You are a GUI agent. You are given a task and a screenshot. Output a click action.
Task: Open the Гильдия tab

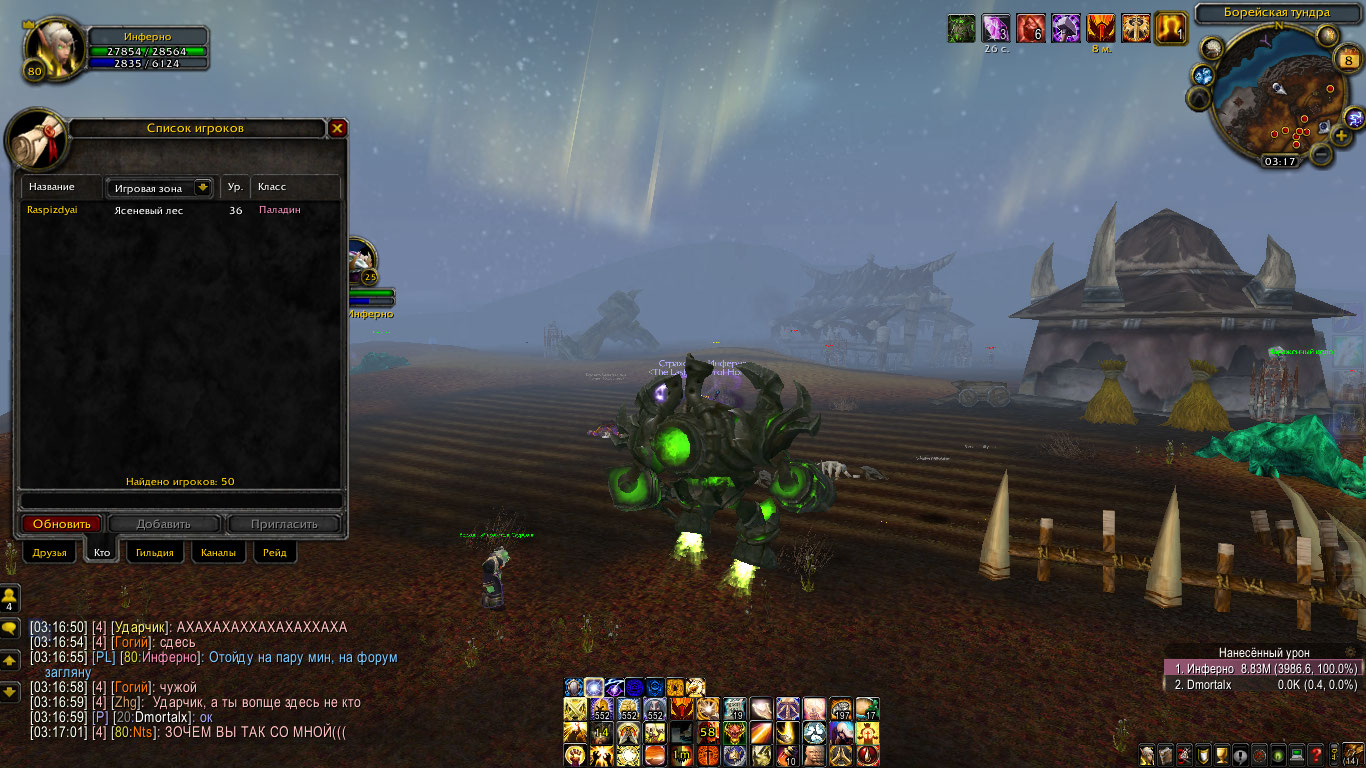click(155, 552)
